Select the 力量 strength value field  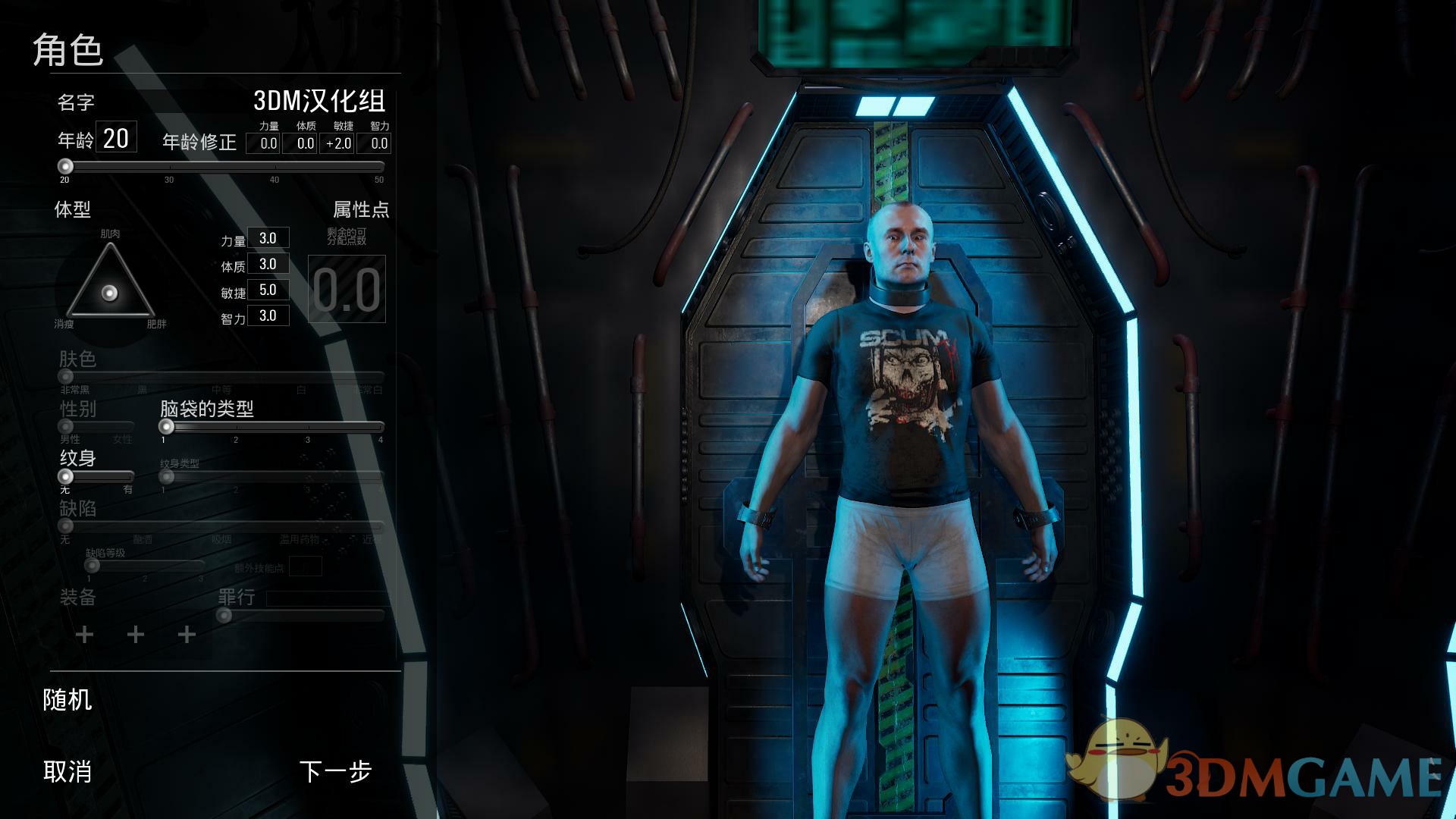(268, 238)
